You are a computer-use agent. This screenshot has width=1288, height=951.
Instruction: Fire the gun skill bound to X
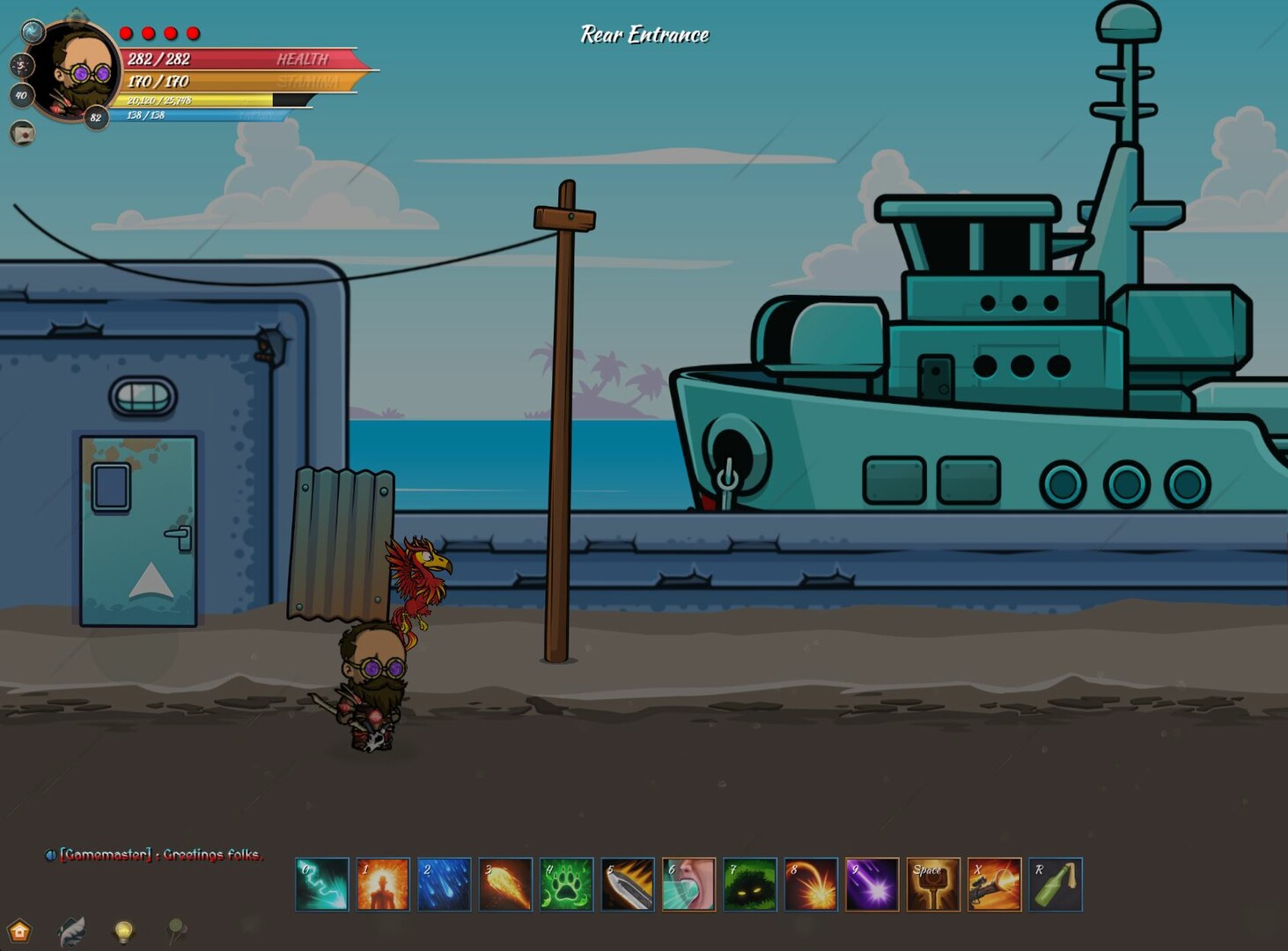[994, 885]
